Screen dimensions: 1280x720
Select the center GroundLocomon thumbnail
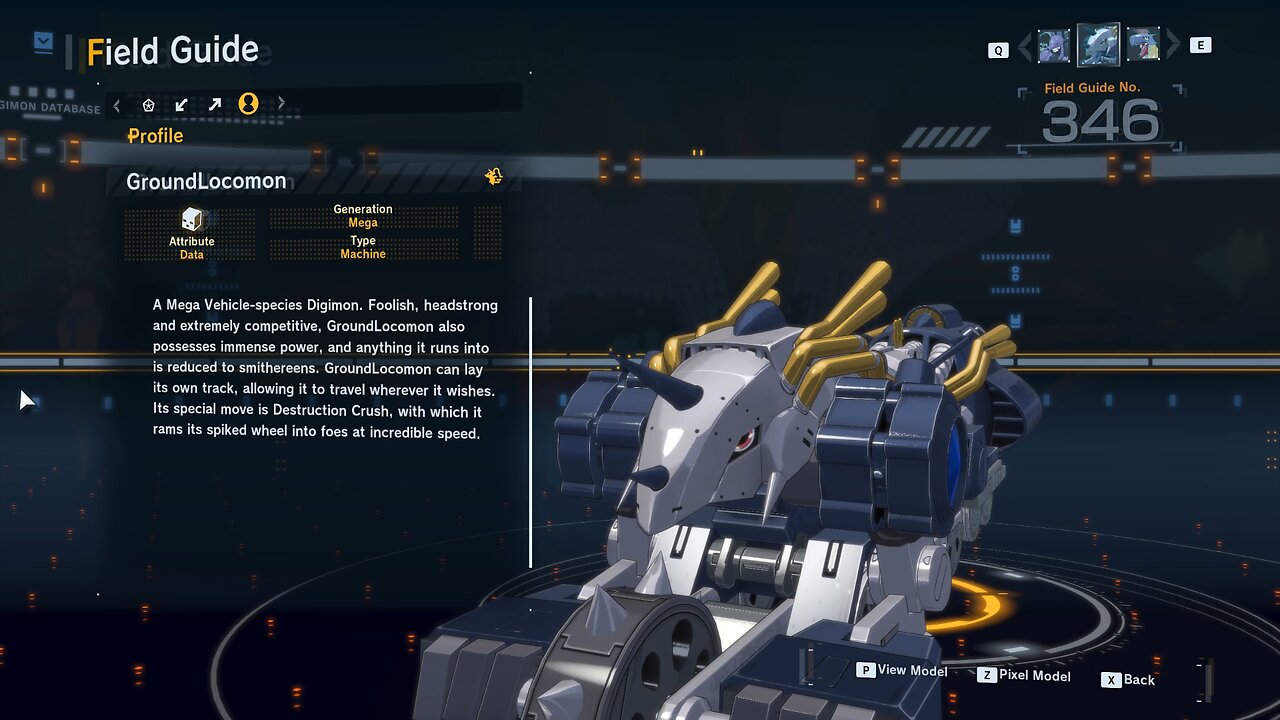tap(1098, 45)
